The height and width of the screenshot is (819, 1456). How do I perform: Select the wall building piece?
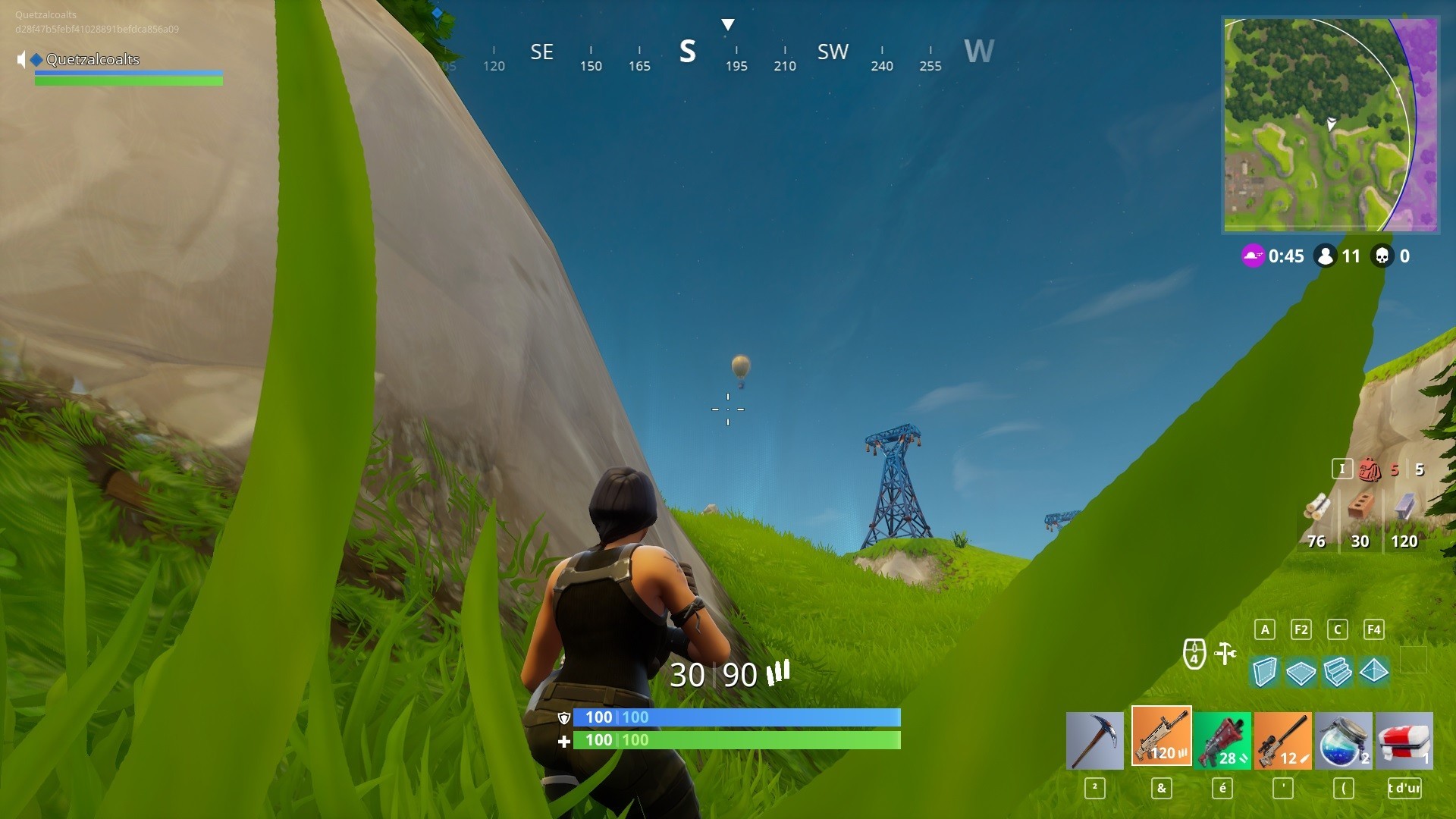(1264, 670)
